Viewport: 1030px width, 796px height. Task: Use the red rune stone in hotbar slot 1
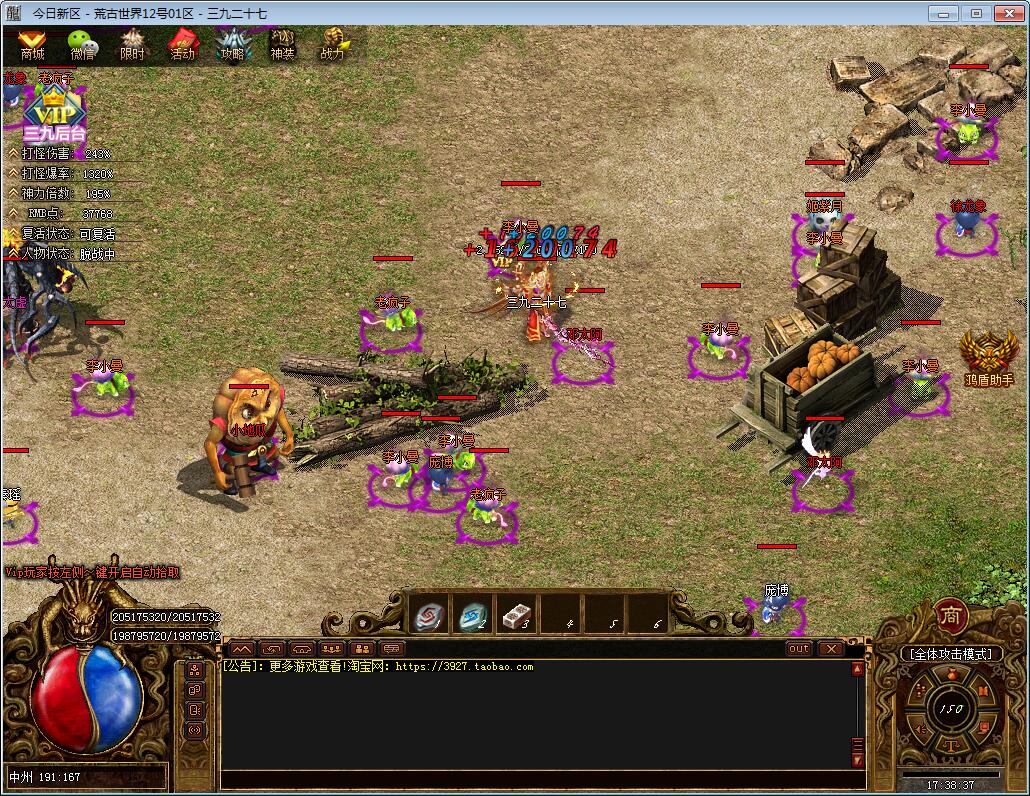tap(431, 615)
